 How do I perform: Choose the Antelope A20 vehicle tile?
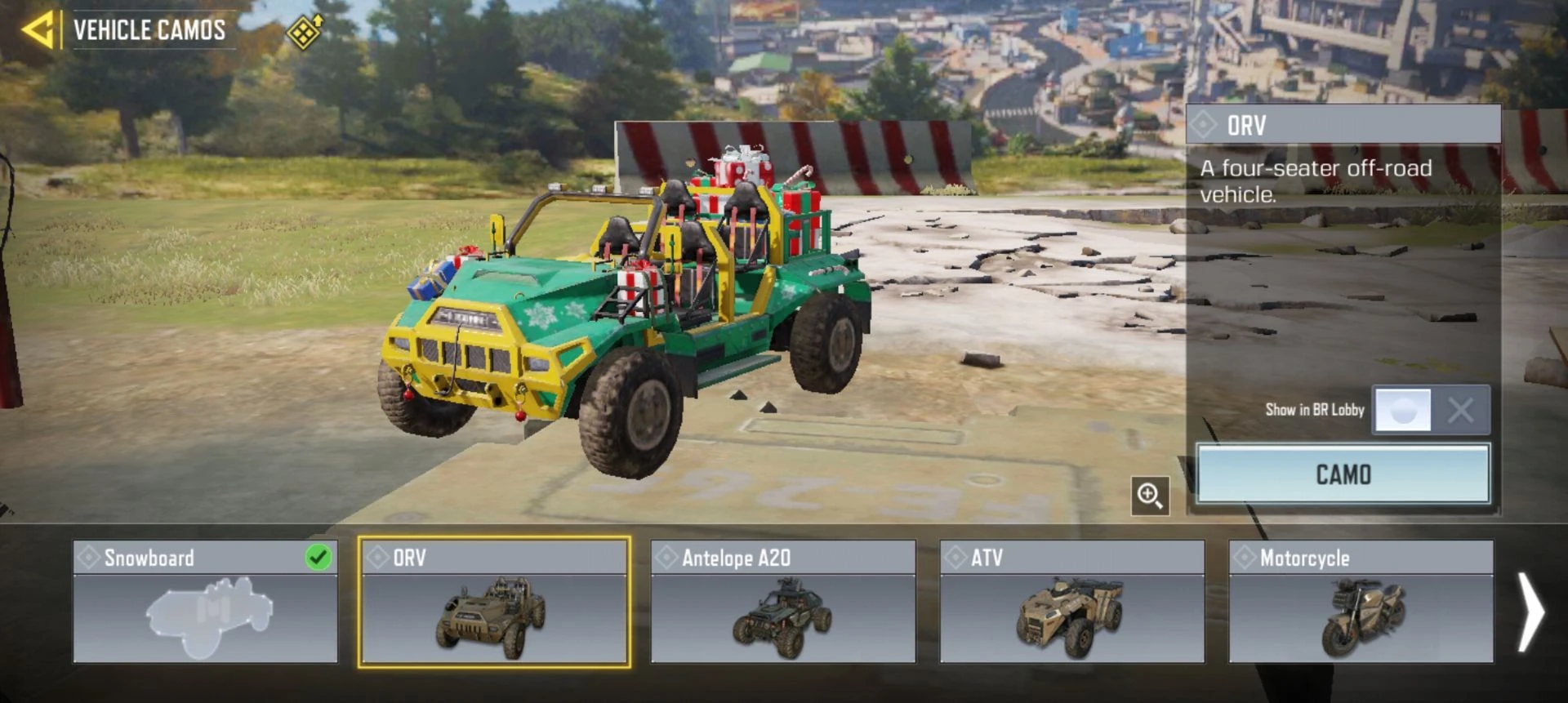pyautogui.click(x=782, y=602)
